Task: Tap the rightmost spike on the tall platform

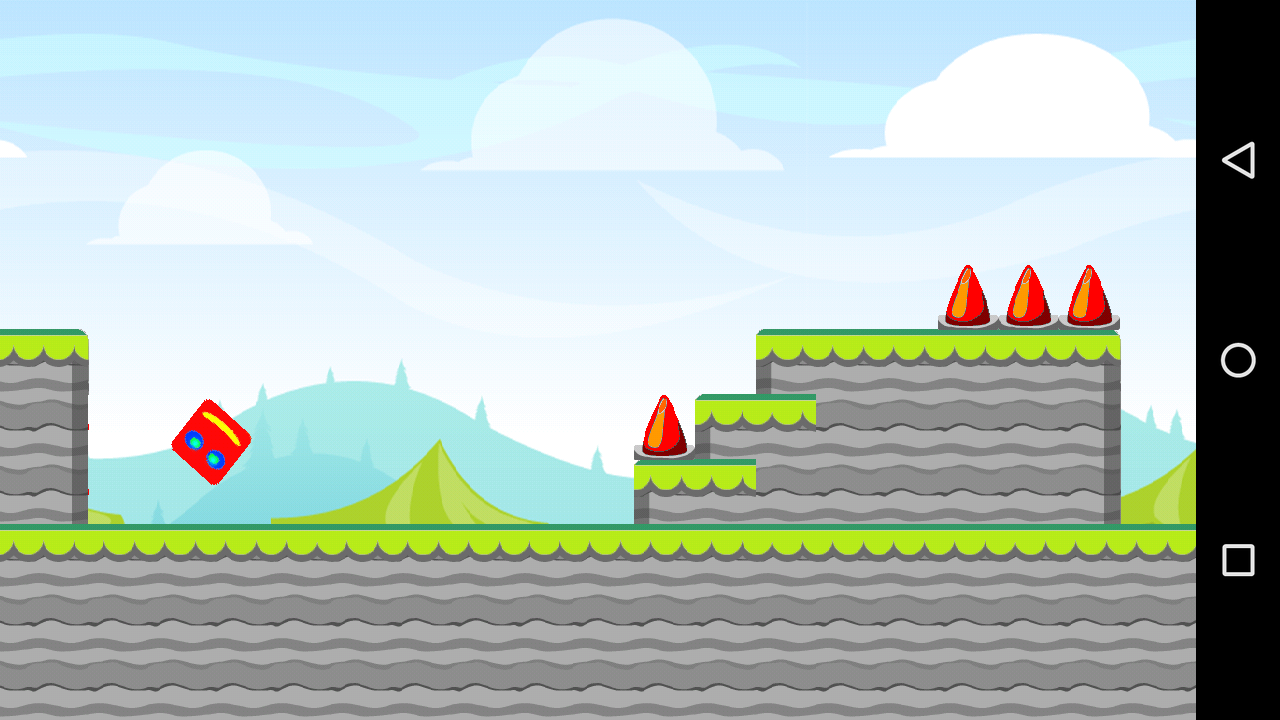Action: (1088, 295)
